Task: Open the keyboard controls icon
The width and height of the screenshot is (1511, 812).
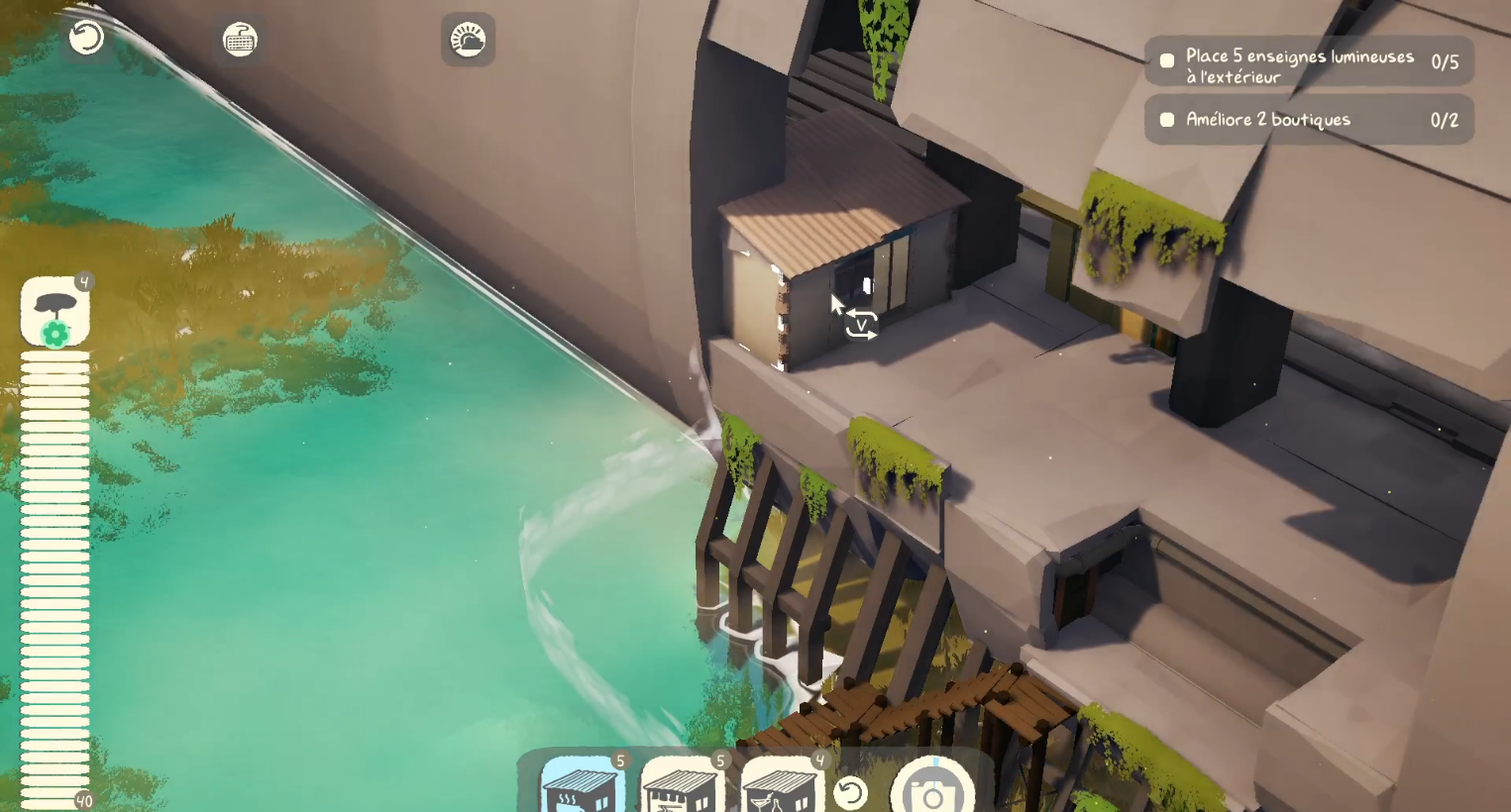Action: pyautogui.click(x=240, y=40)
